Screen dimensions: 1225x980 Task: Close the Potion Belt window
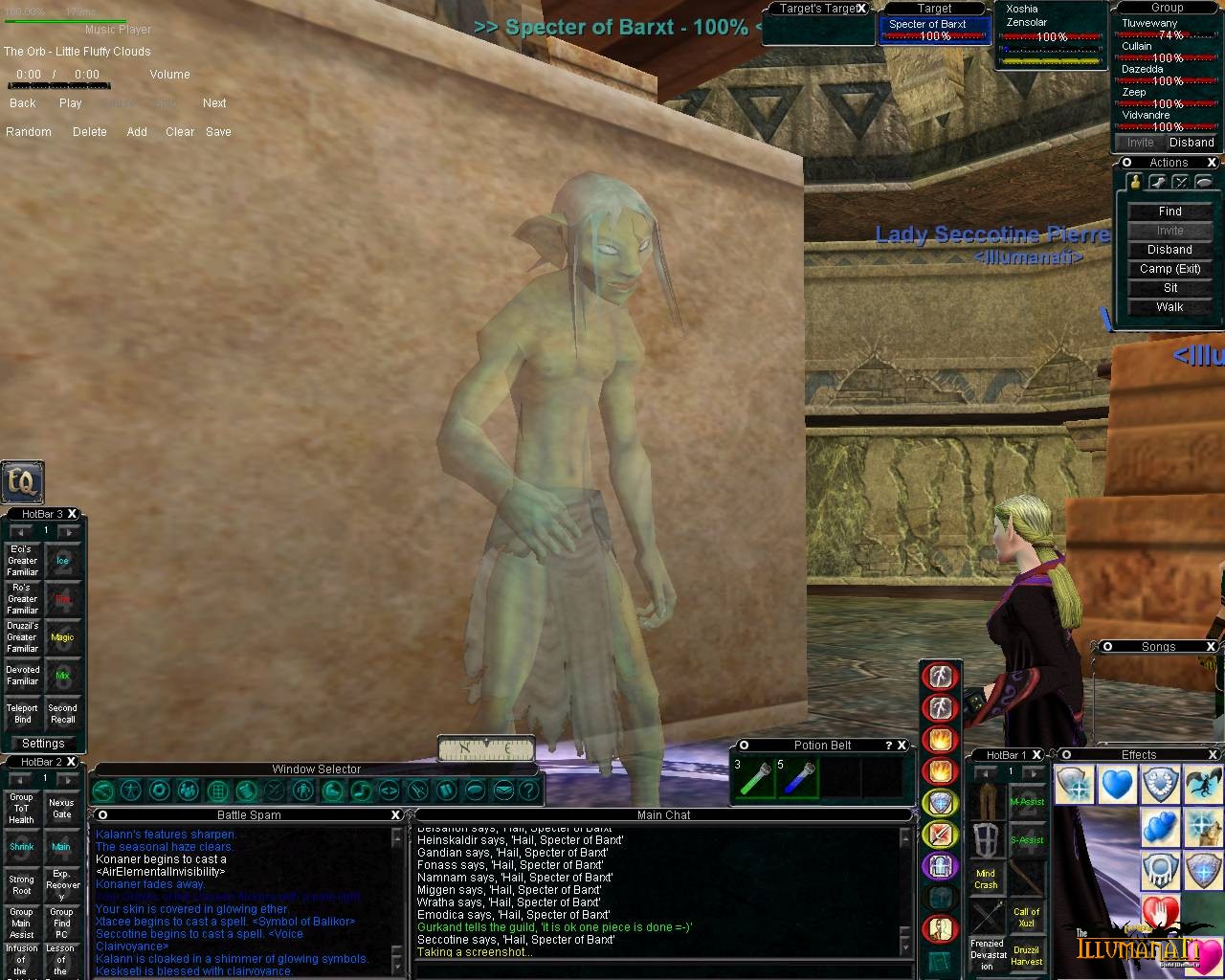tap(902, 746)
